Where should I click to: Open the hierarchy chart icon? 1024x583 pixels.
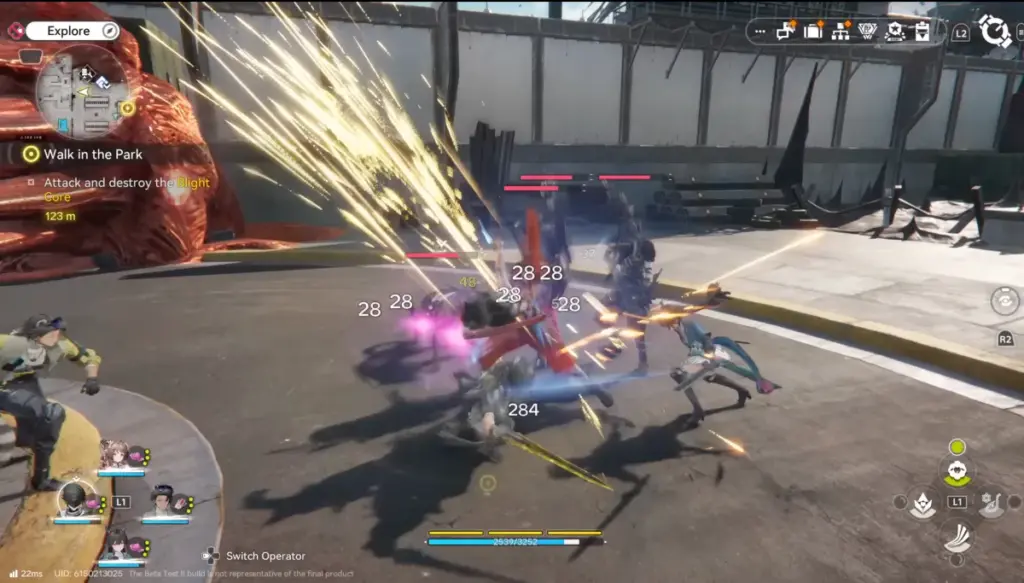click(840, 32)
